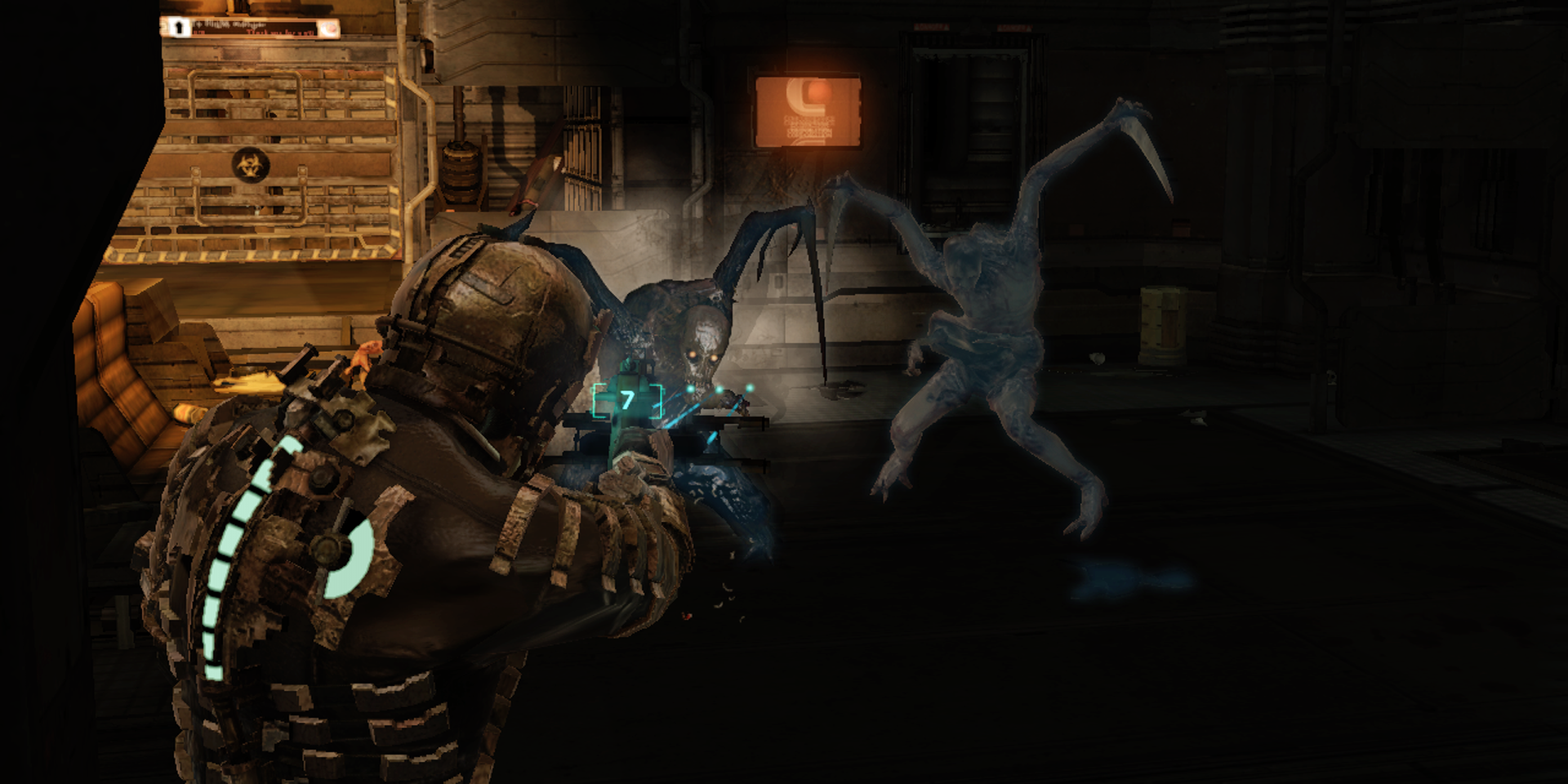1568x784 pixels.
Task: Toggle the bottom glowing RIG spine segment
Action: 214,672
